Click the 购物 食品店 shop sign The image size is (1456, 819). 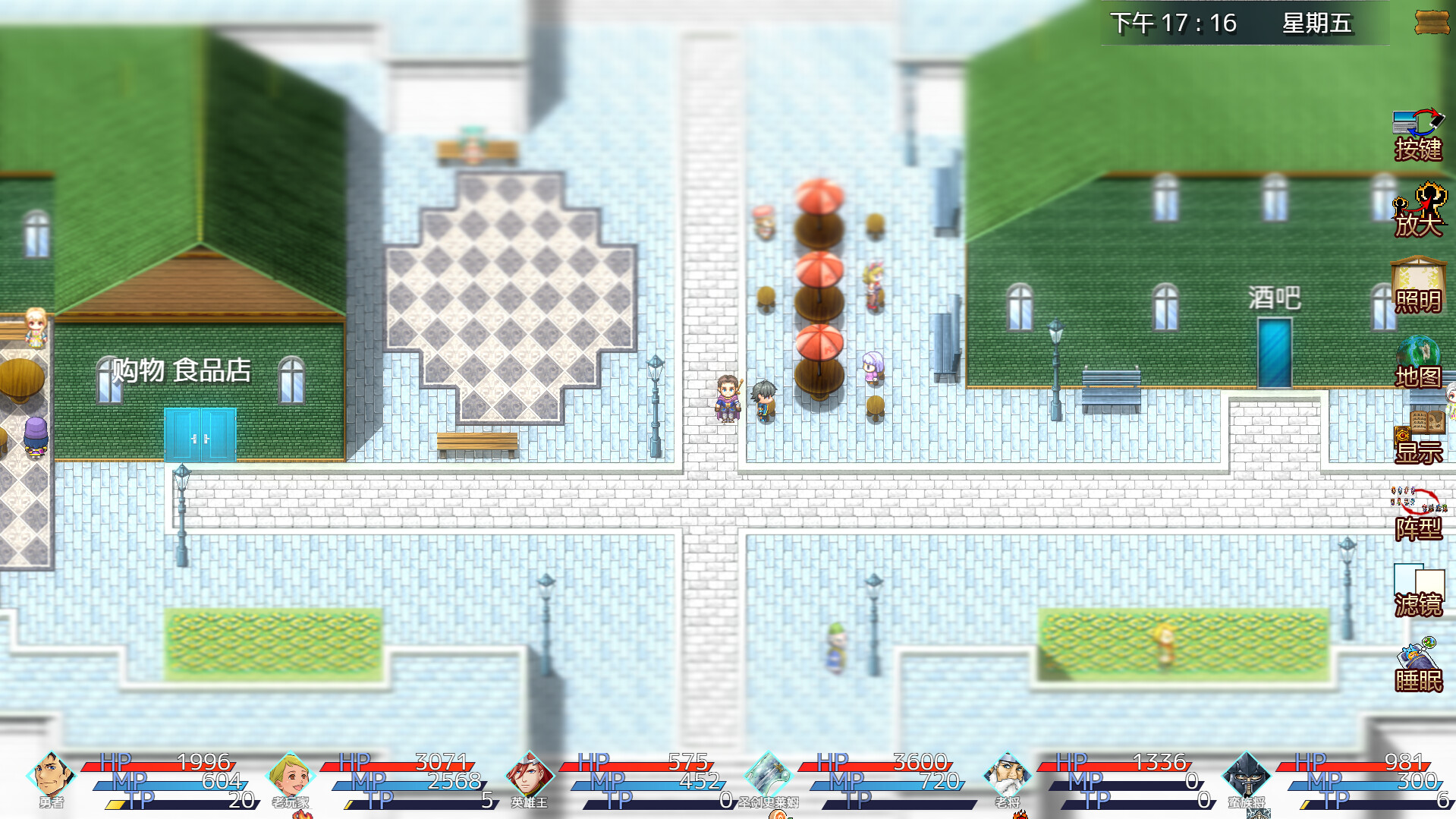pyautogui.click(x=182, y=370)
